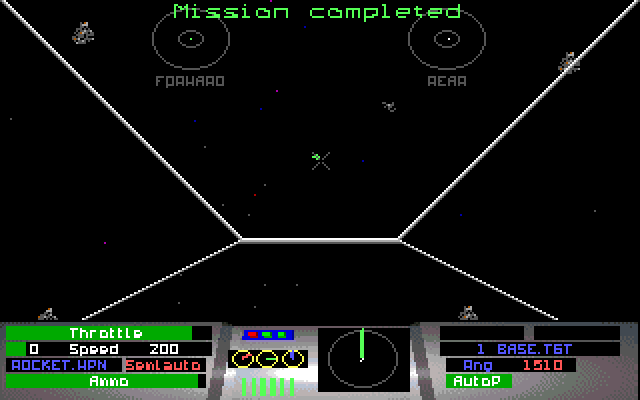The height and width of the screenshot is (400, 640).
Task: Activate the AutoP autopilot indicator
Action: [478, 381]
